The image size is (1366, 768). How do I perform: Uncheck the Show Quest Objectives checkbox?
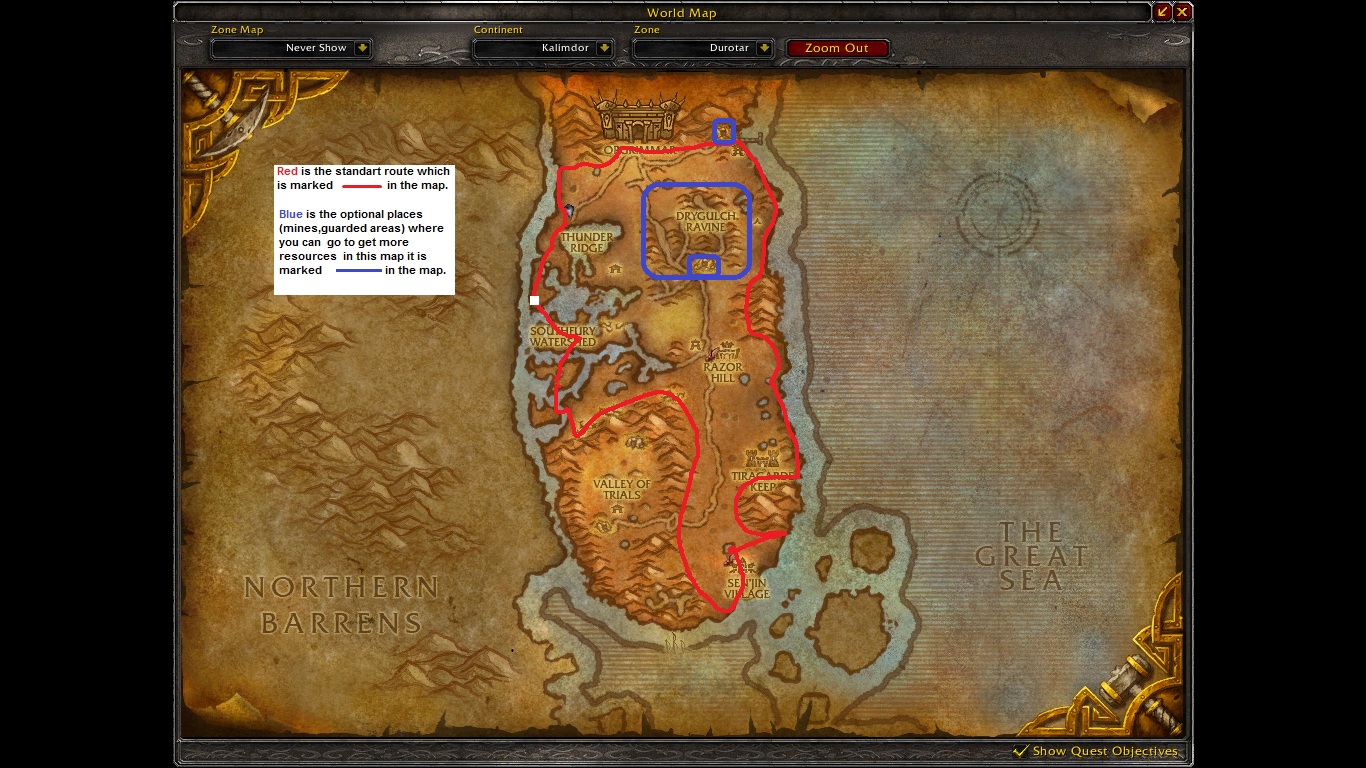(x=1021, y=750)
